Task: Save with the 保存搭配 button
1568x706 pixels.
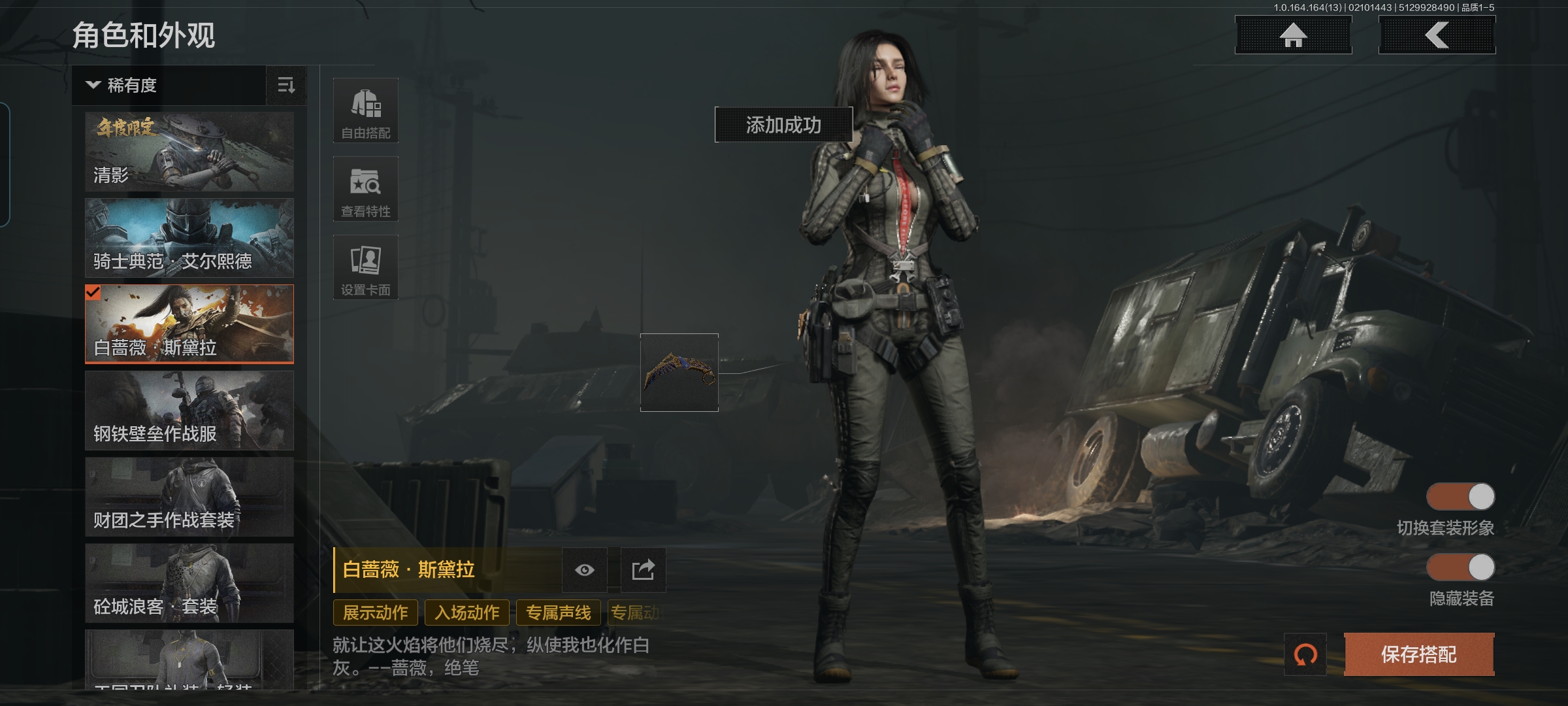Action: tap(1419, 654)
